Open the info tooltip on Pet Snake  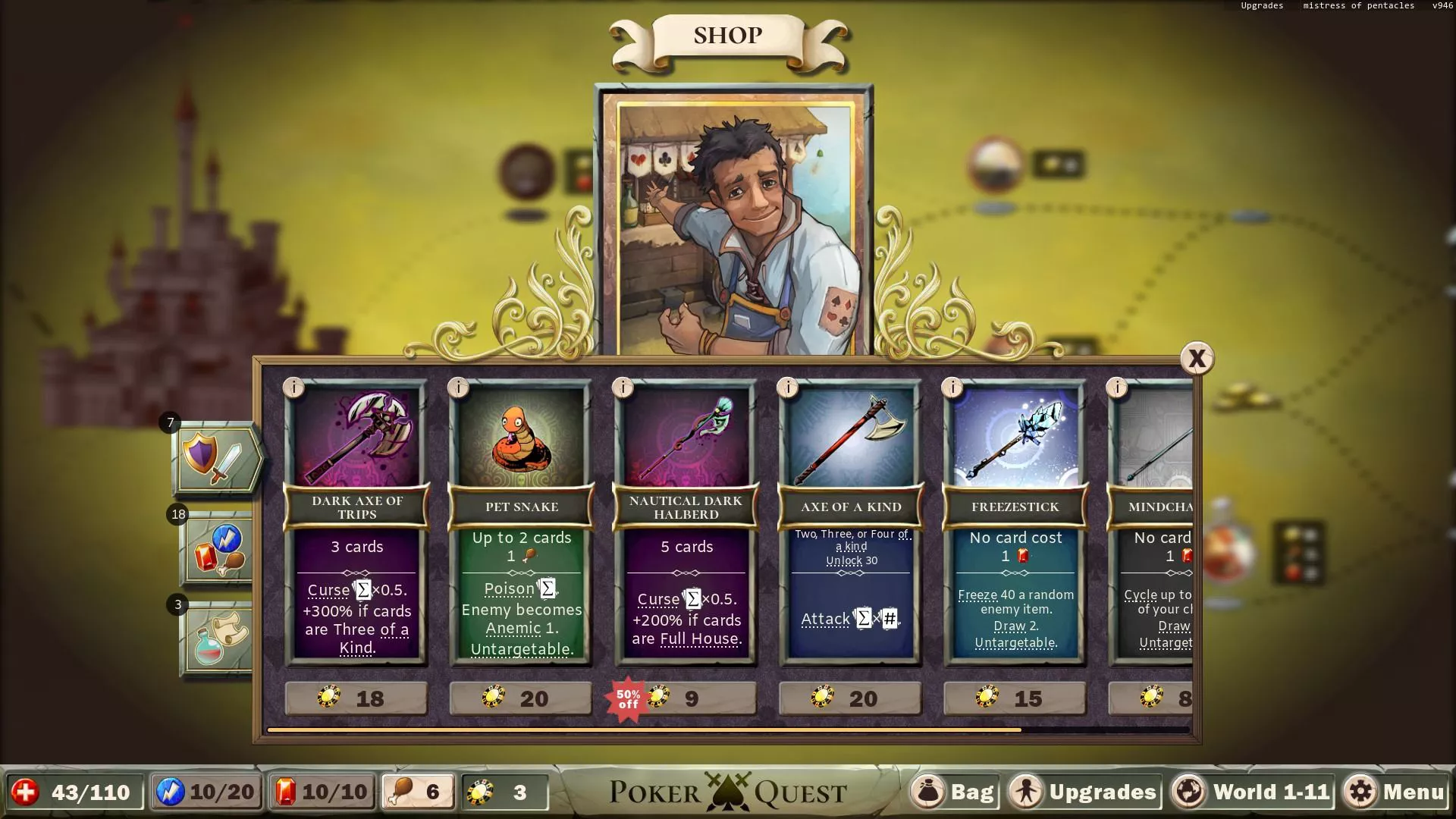(x=458, y=388)
